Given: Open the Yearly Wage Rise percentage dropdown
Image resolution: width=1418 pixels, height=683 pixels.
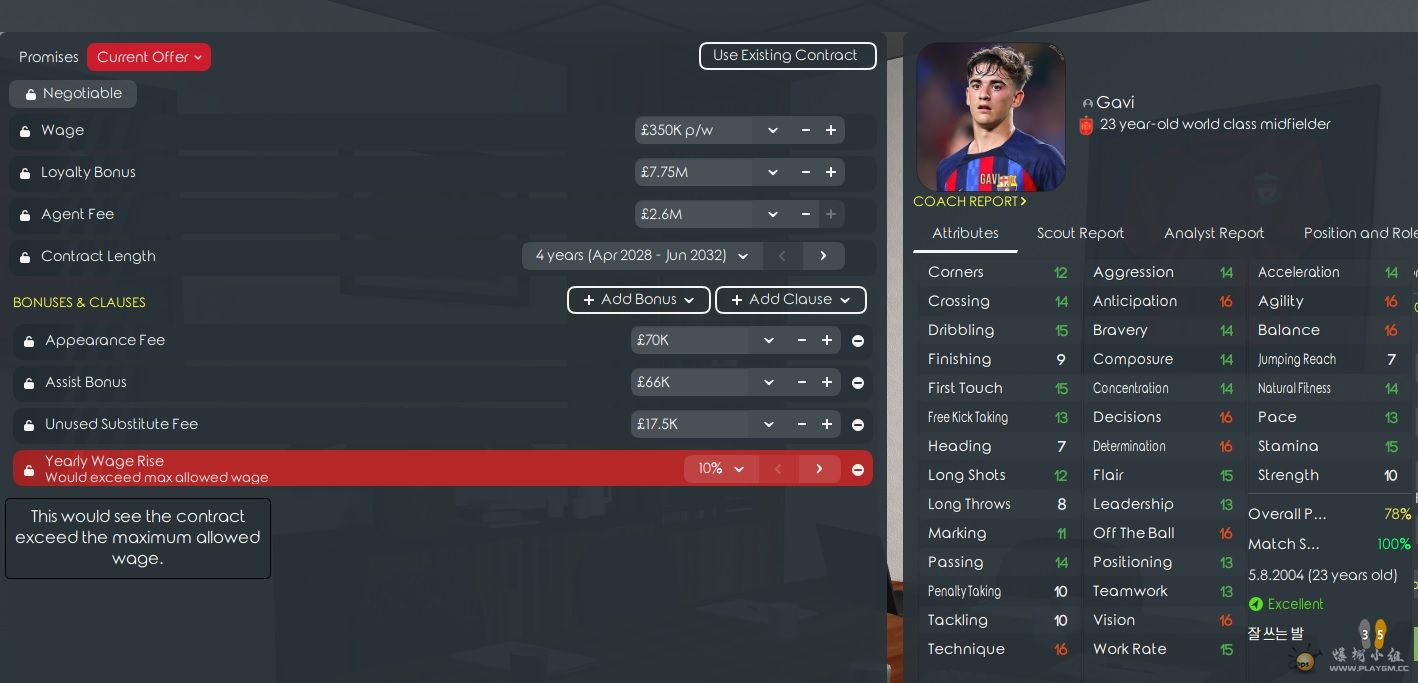Looking at the screenshot, I should (721, 469).
